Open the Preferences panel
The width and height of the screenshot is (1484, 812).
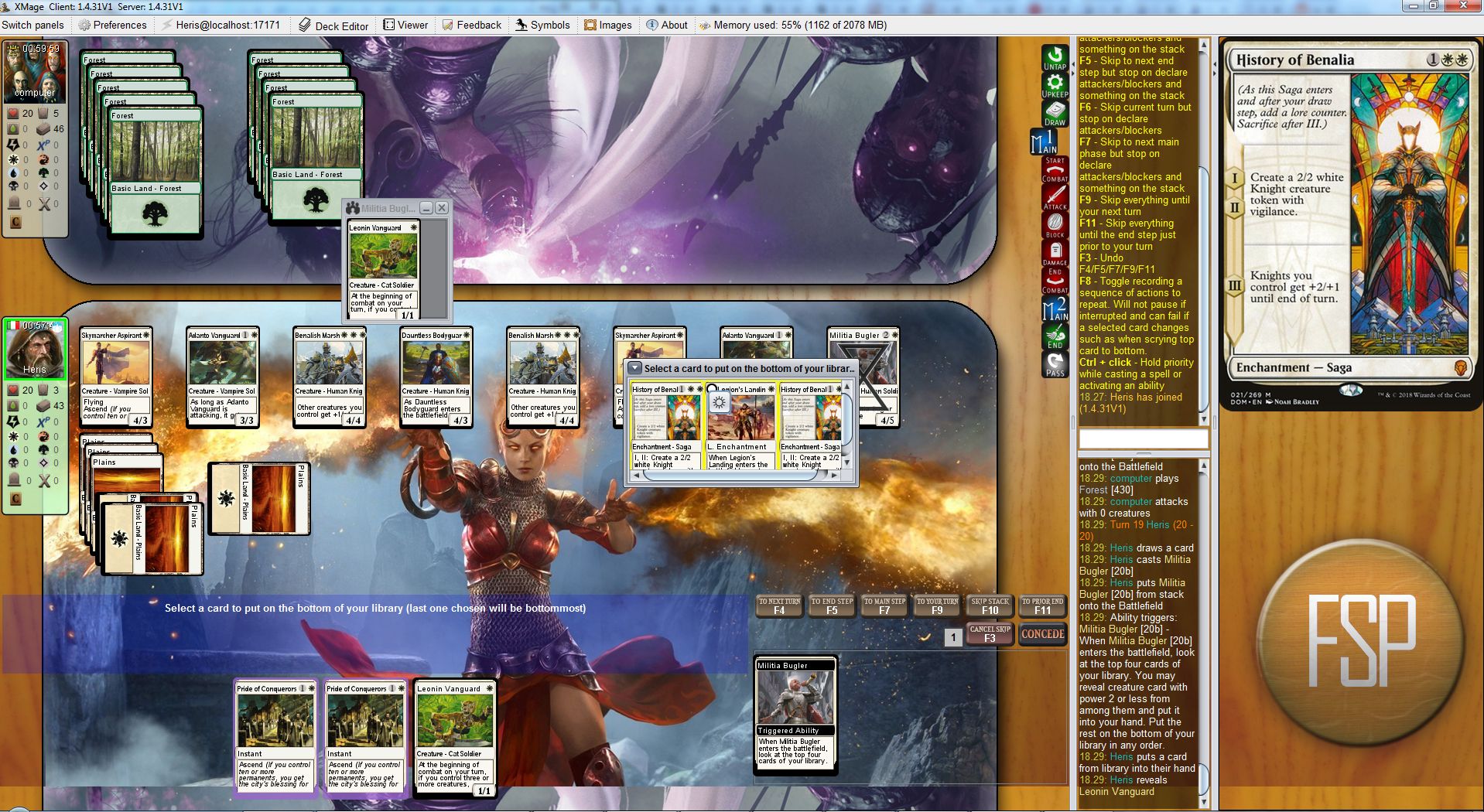[112, 25]
